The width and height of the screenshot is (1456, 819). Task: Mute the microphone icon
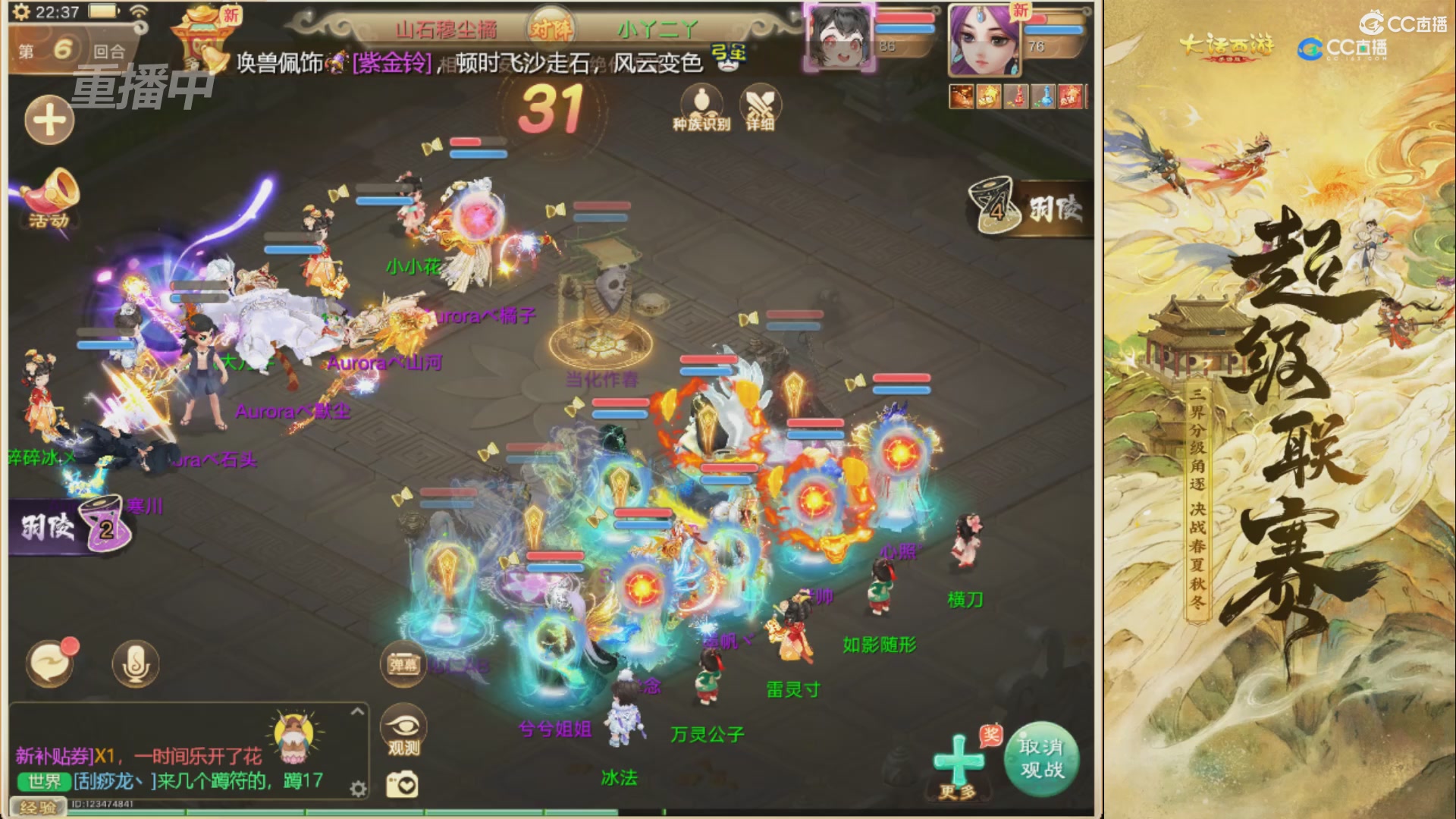(133, 663)
